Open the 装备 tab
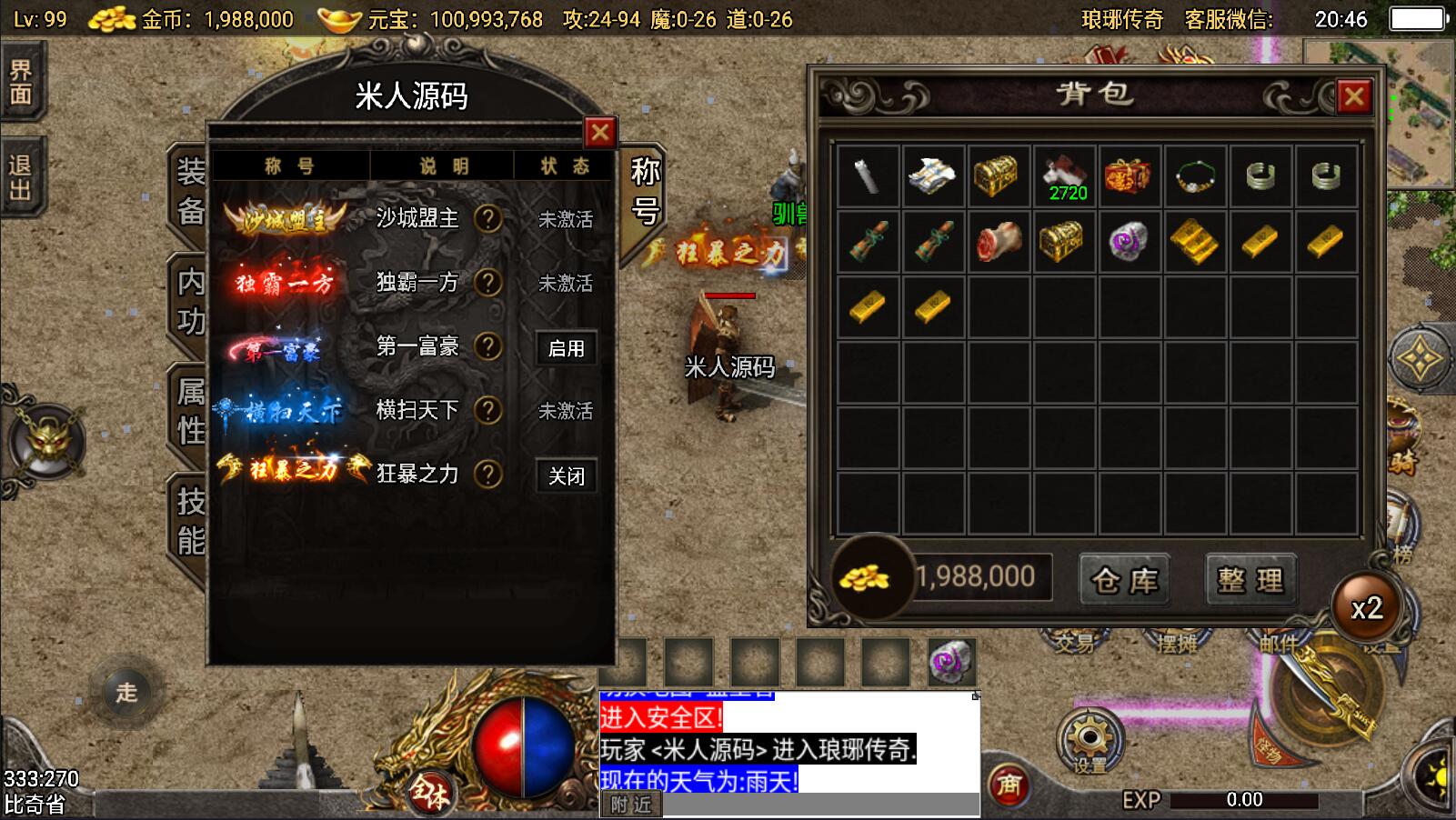 click(x=190, y=191)
